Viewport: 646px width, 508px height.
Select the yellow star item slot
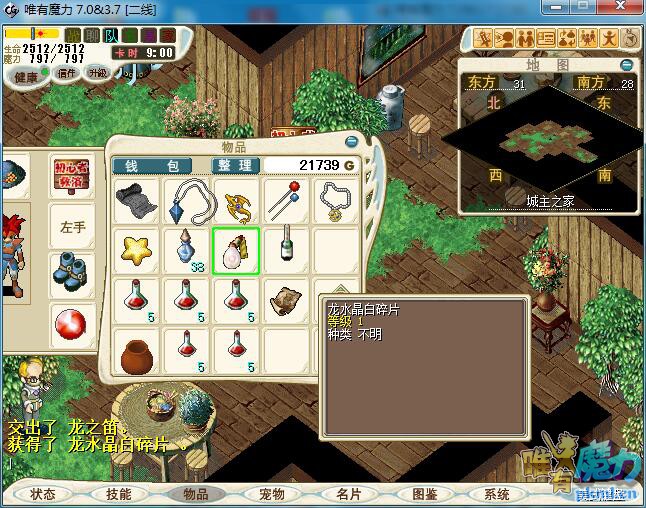136,250
